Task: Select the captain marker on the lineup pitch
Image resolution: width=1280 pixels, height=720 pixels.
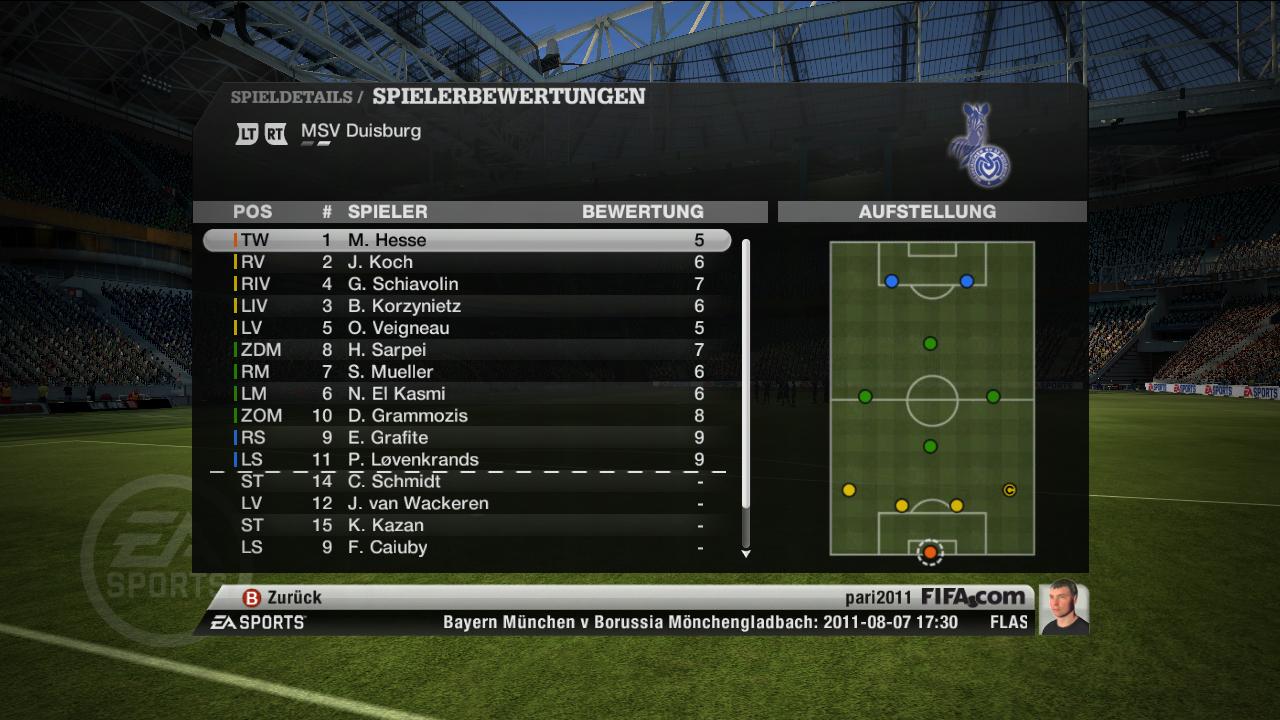Action: [x=1009, y=490]
